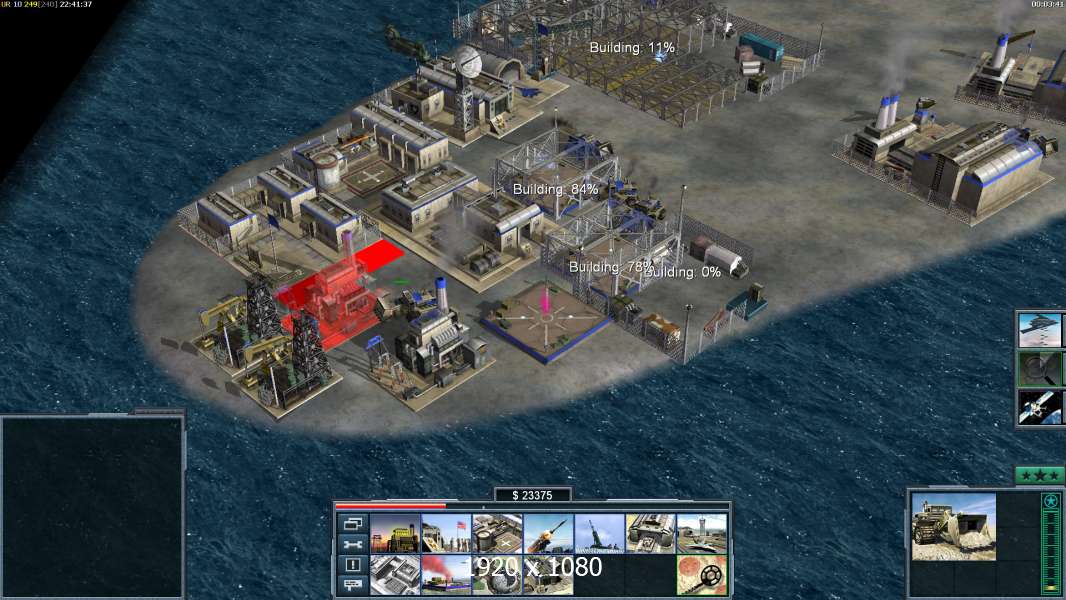The image size is (1066, 600).
Task: Build a Cold Fusion Reactor power plant
Action: (x=395, y=534)
